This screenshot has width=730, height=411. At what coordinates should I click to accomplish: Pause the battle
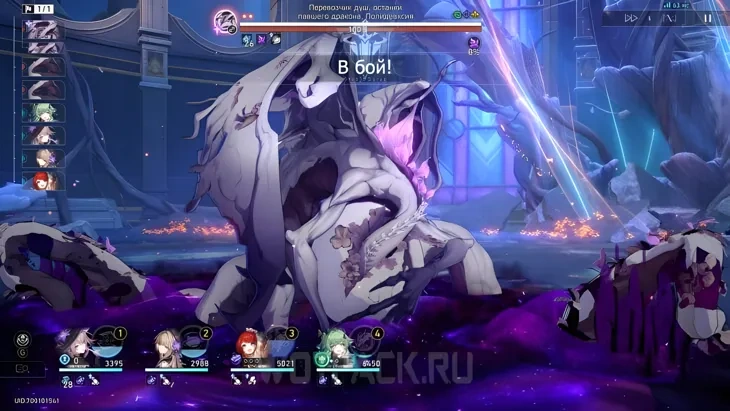pyautogui.click(x=707, y=18)
